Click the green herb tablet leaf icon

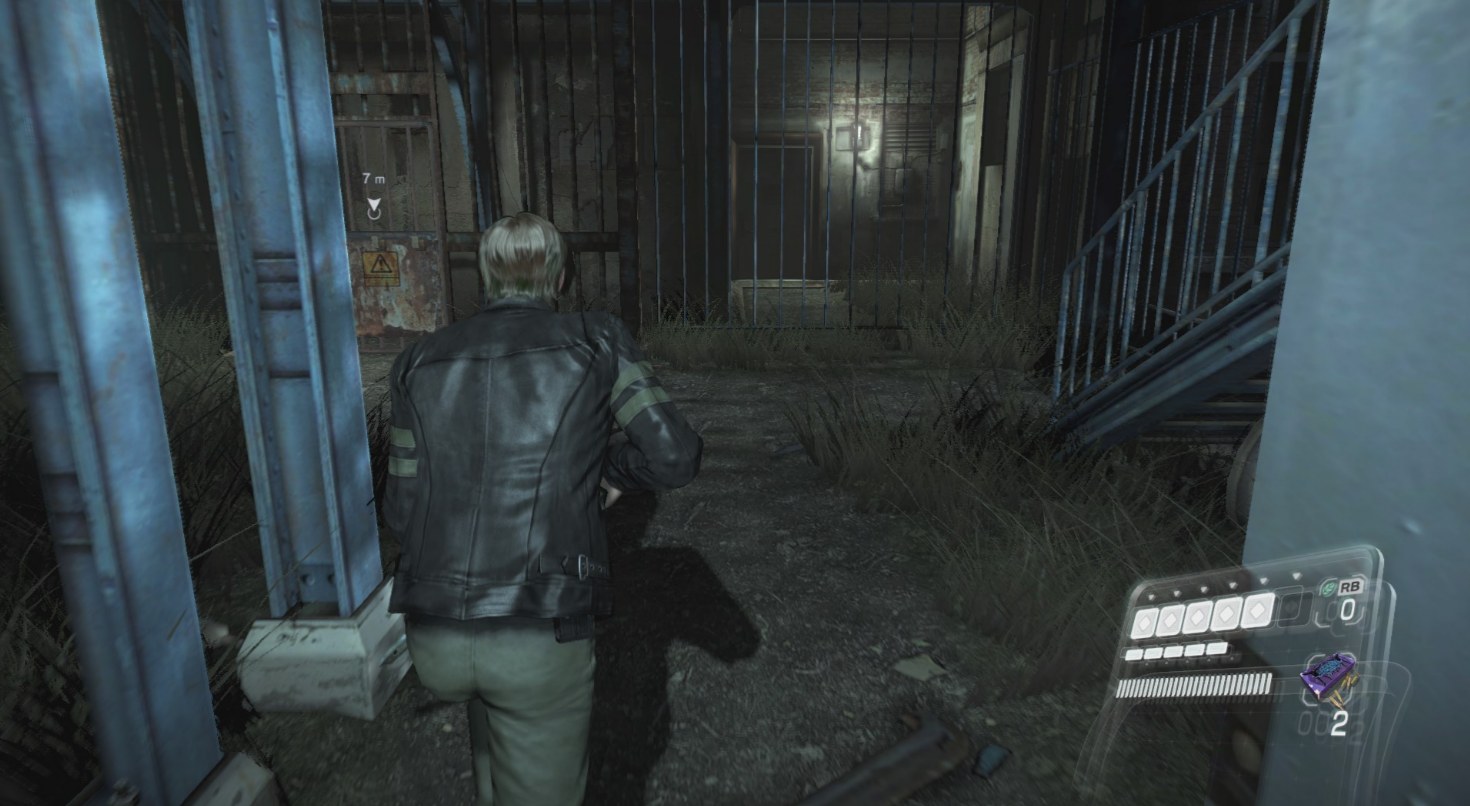pyautogui.click(x=1329, y=589)
